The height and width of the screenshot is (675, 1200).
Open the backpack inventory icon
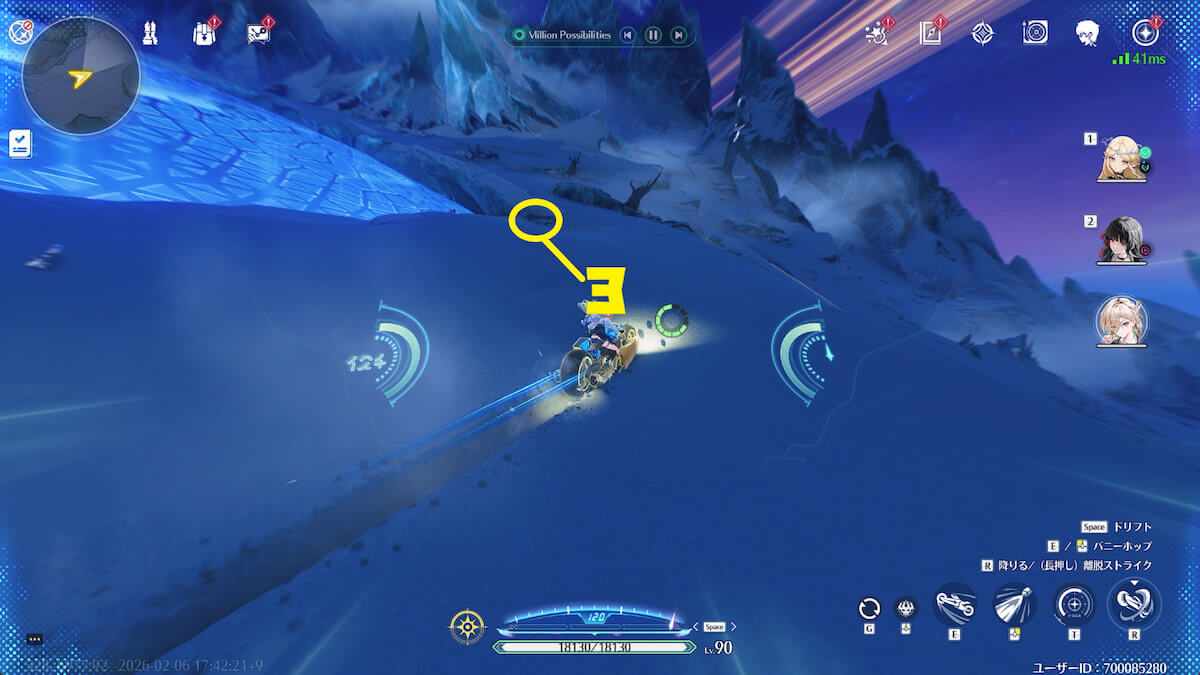(203, 33)
